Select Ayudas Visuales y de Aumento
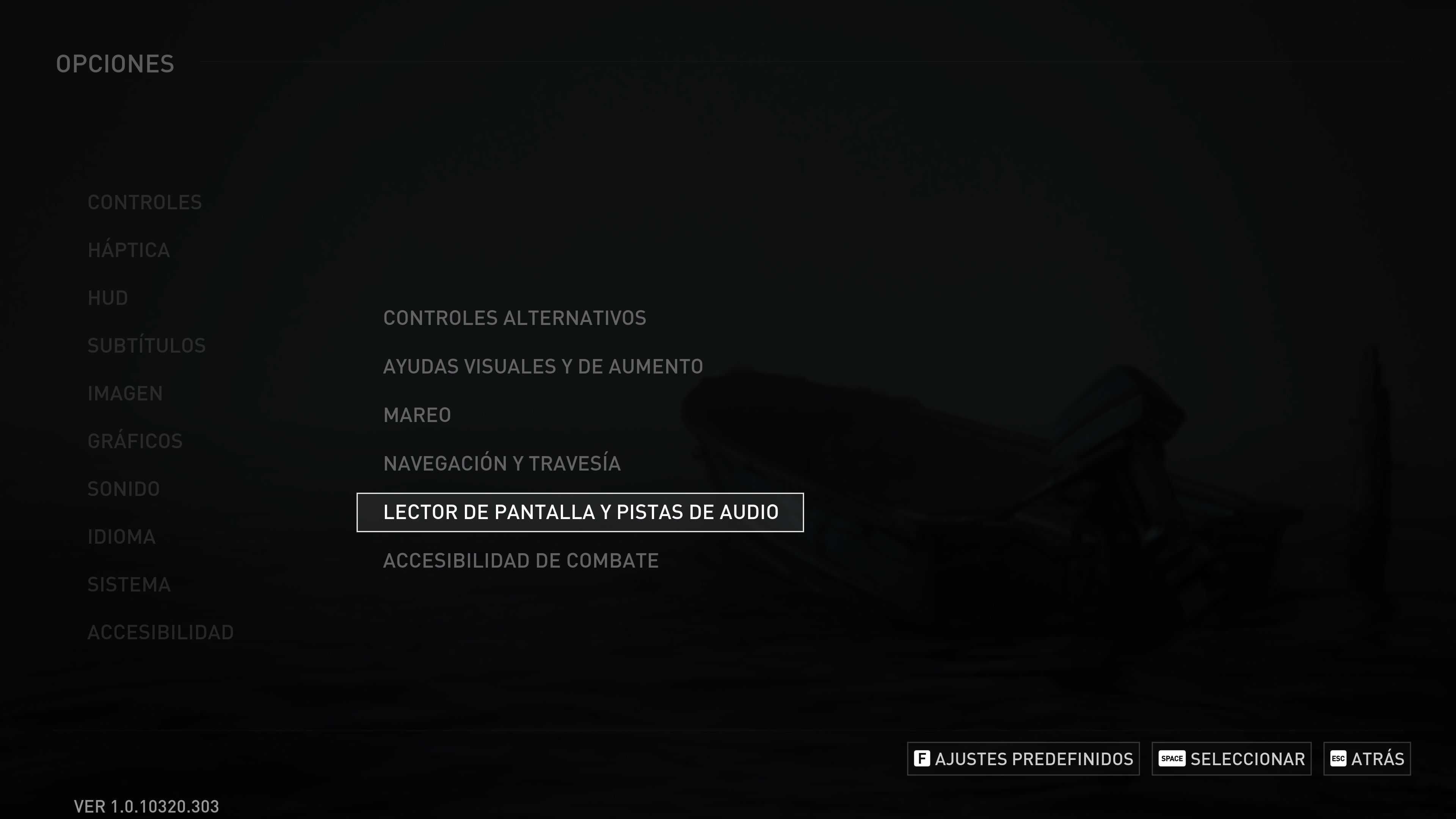1456x819 pixels. 543,366
